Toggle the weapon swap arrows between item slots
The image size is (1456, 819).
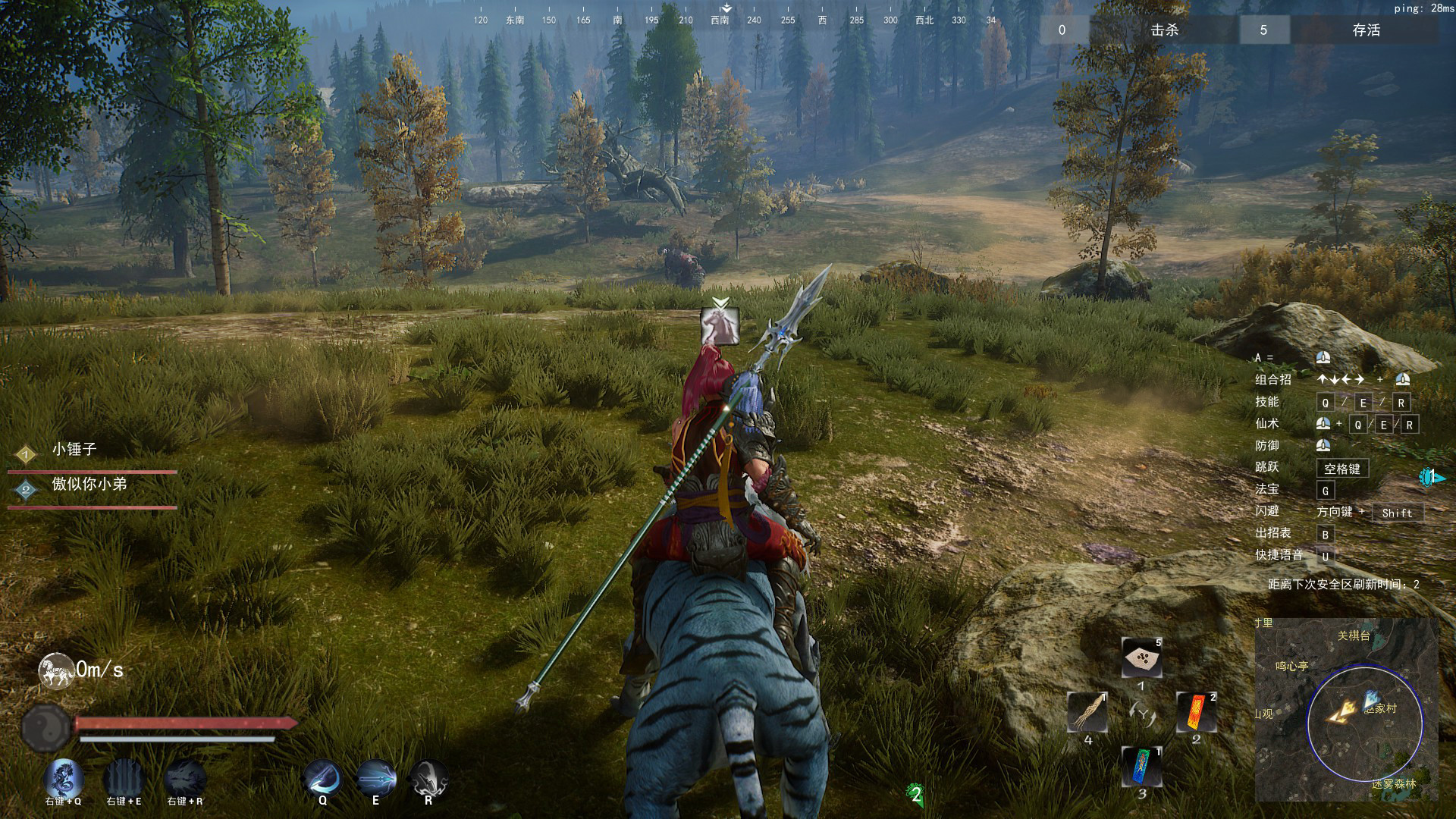[1143, 712]
